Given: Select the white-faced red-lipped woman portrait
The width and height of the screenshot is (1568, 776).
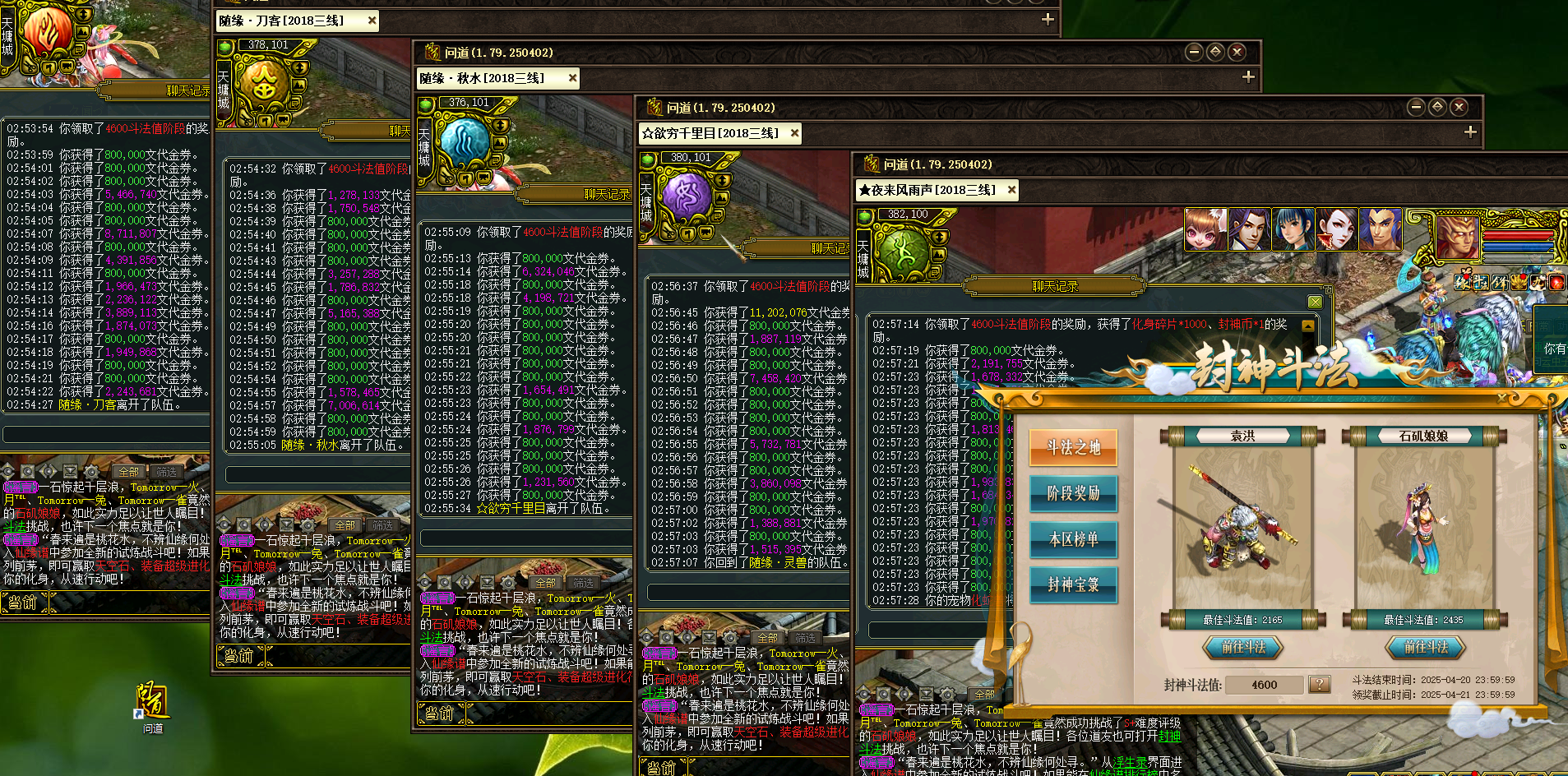Looking at the screenshot, I should [x=1336, y=229].
